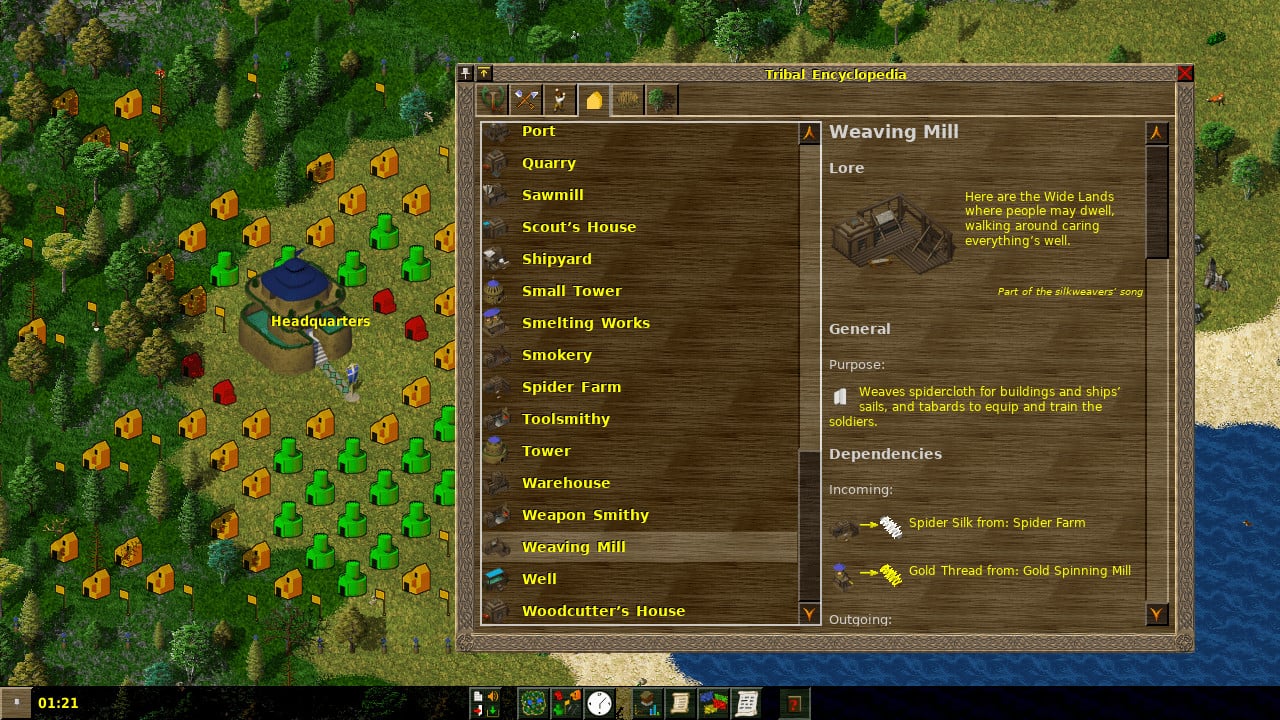Image resolution: width=1280 pixels, height=720 pixels.
Task: Open the objectives scroll icon
Action: (x=681, y=702)
